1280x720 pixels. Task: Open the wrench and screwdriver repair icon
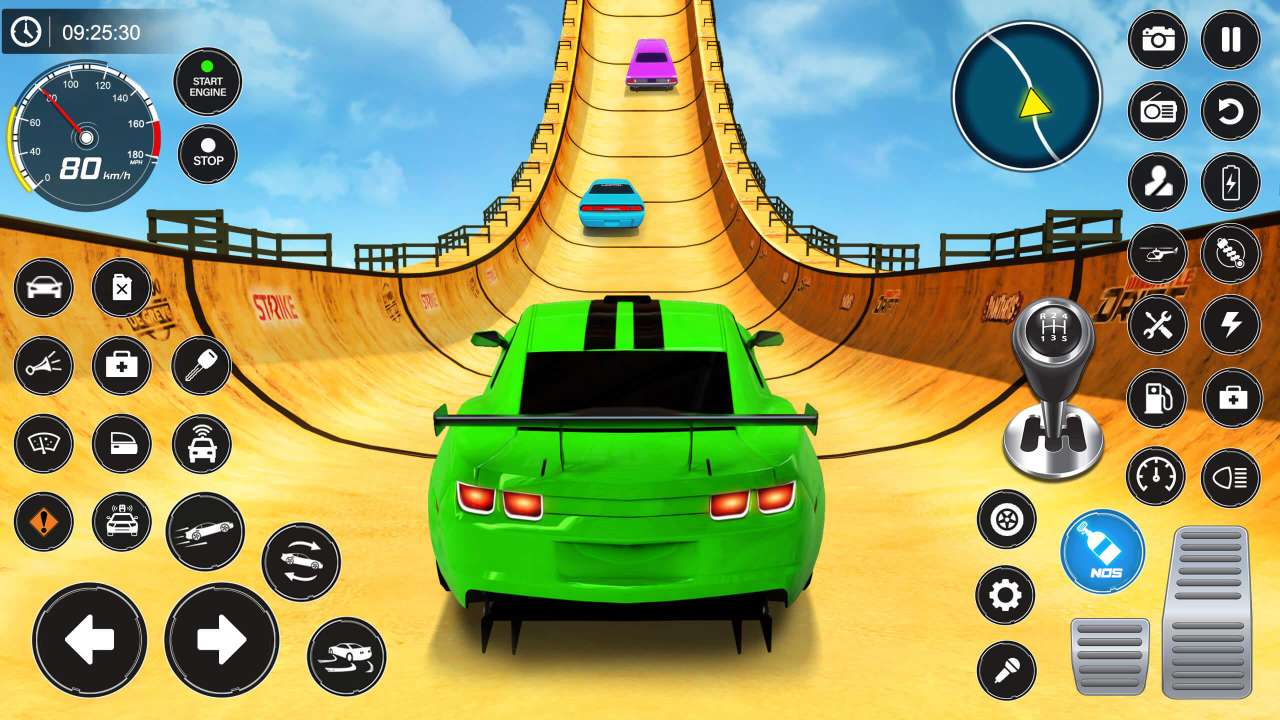click(1158, 325)
